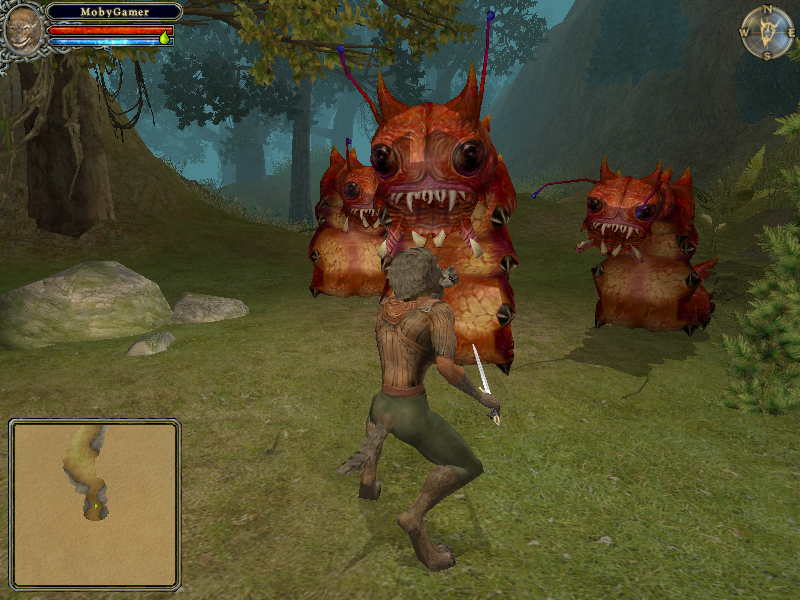Image resolution: width=800 pixels, height=600 pixels.
Task: Click the compass rose
Action: pyautogui.click(x=767, y=33)
